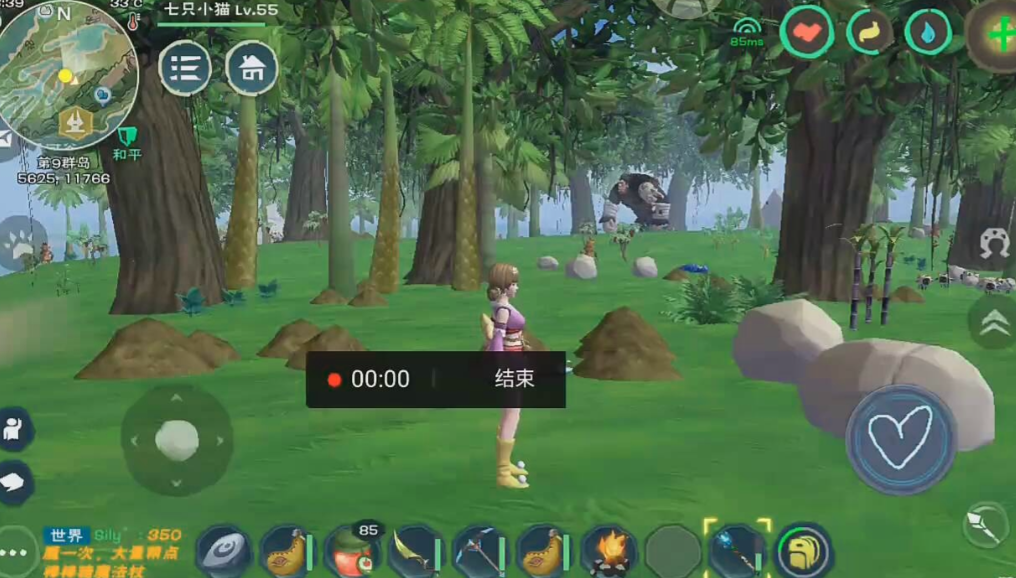Select the highlighted blue staff slot
The width and height of the screenshot is (1016, 578).
click(737, 550)
